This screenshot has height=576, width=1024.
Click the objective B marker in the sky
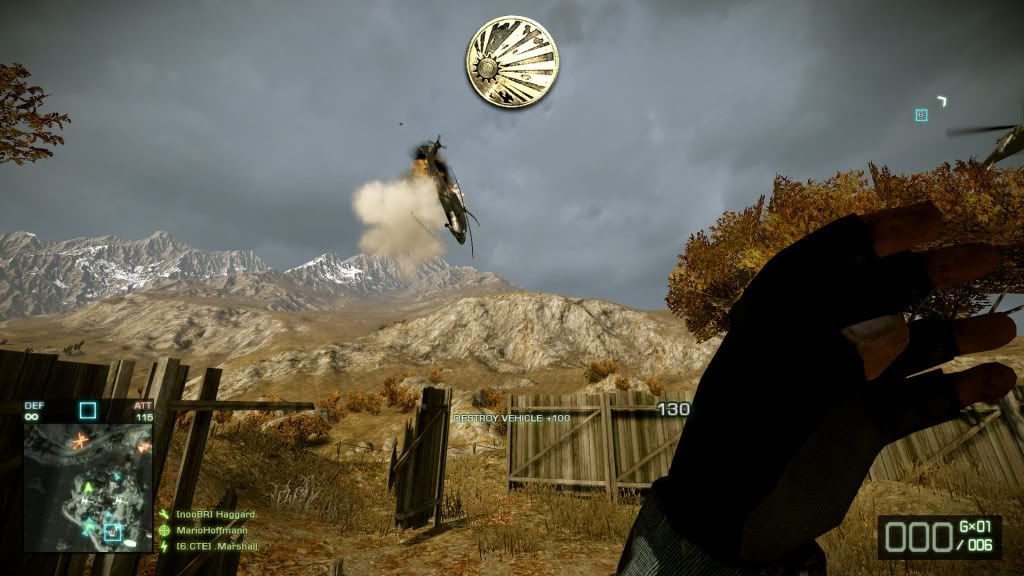(921, 115)
